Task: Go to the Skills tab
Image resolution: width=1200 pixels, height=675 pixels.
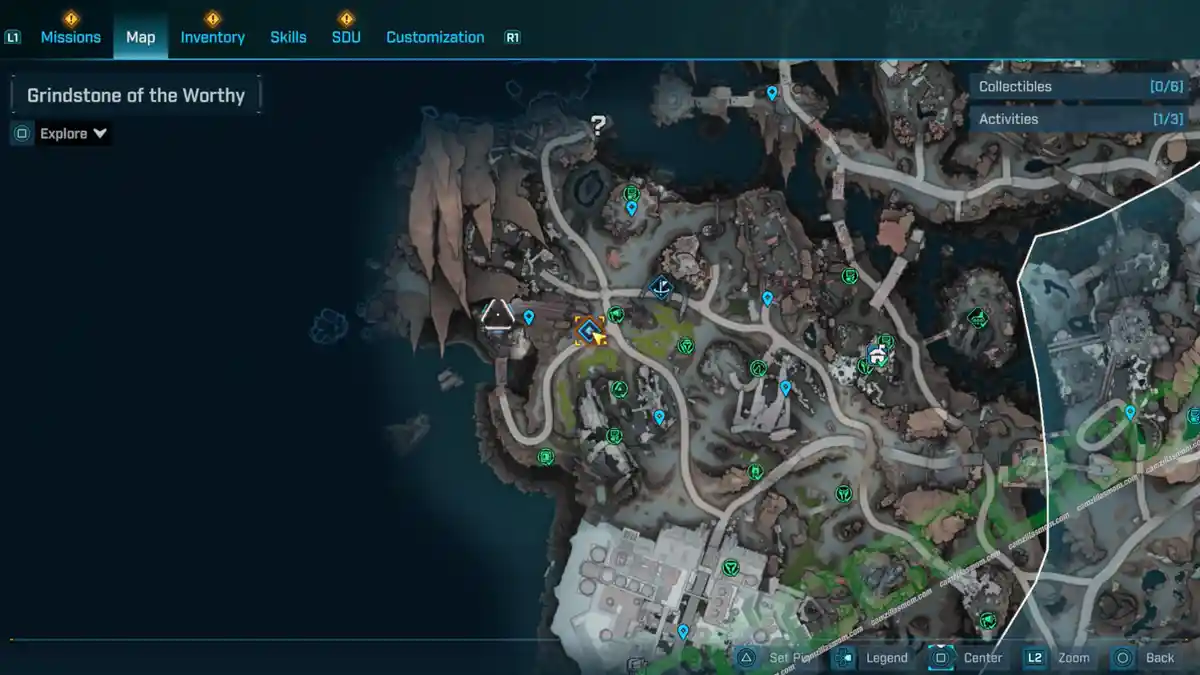Action: (288, 37)
